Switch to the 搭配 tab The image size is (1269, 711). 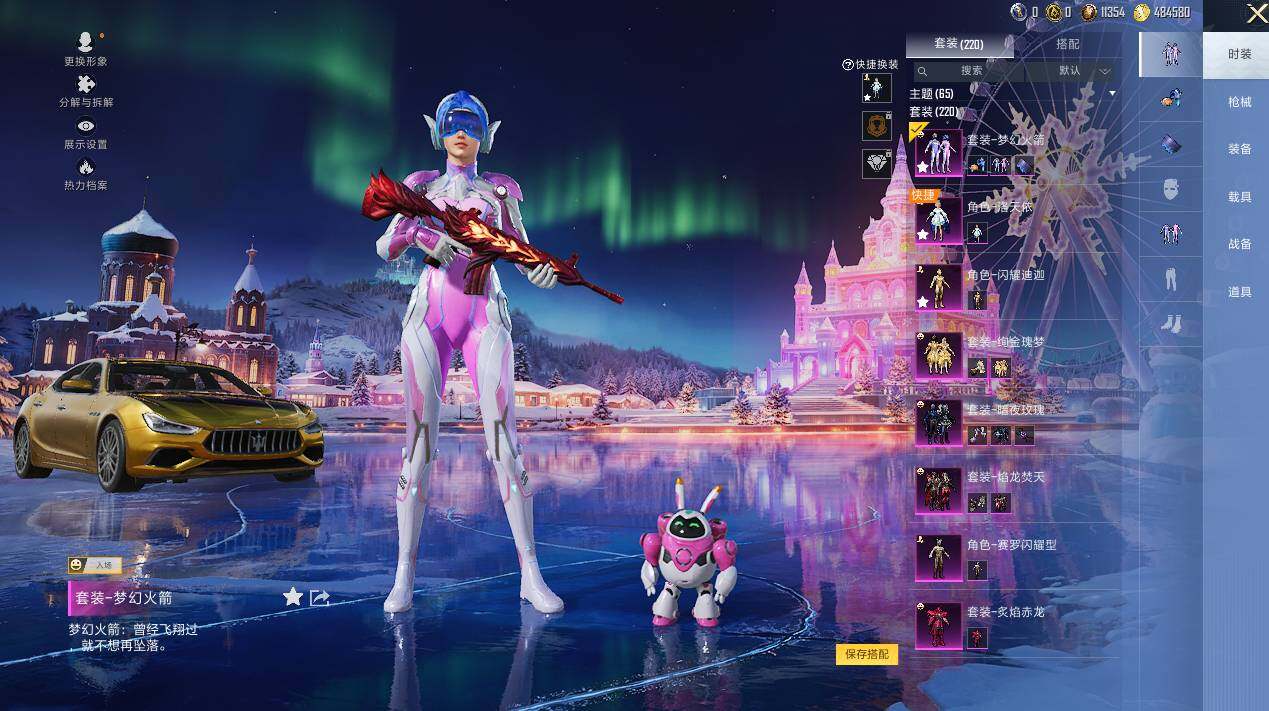[1067, 44]
